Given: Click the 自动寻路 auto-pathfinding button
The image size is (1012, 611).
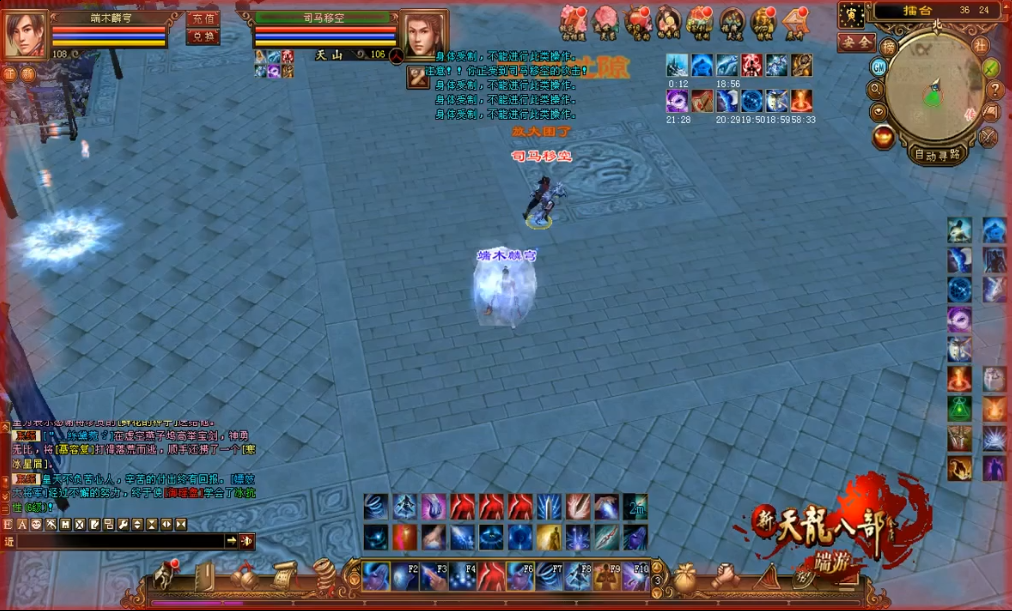Looking at the screenshot, I should coord(937,155).
